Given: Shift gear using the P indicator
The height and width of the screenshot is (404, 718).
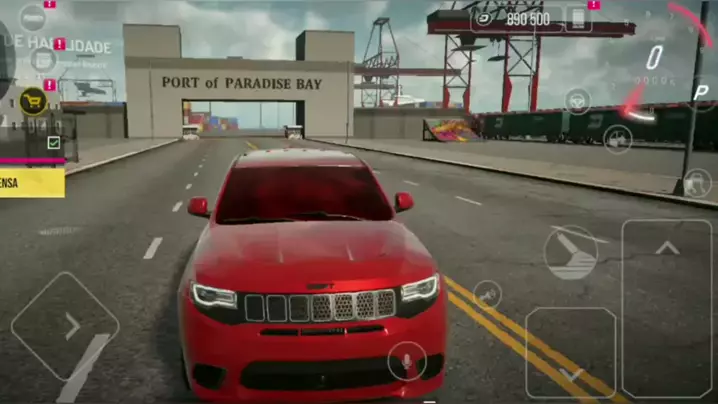Looking at the screenshot, I should [x=701, y=92].
